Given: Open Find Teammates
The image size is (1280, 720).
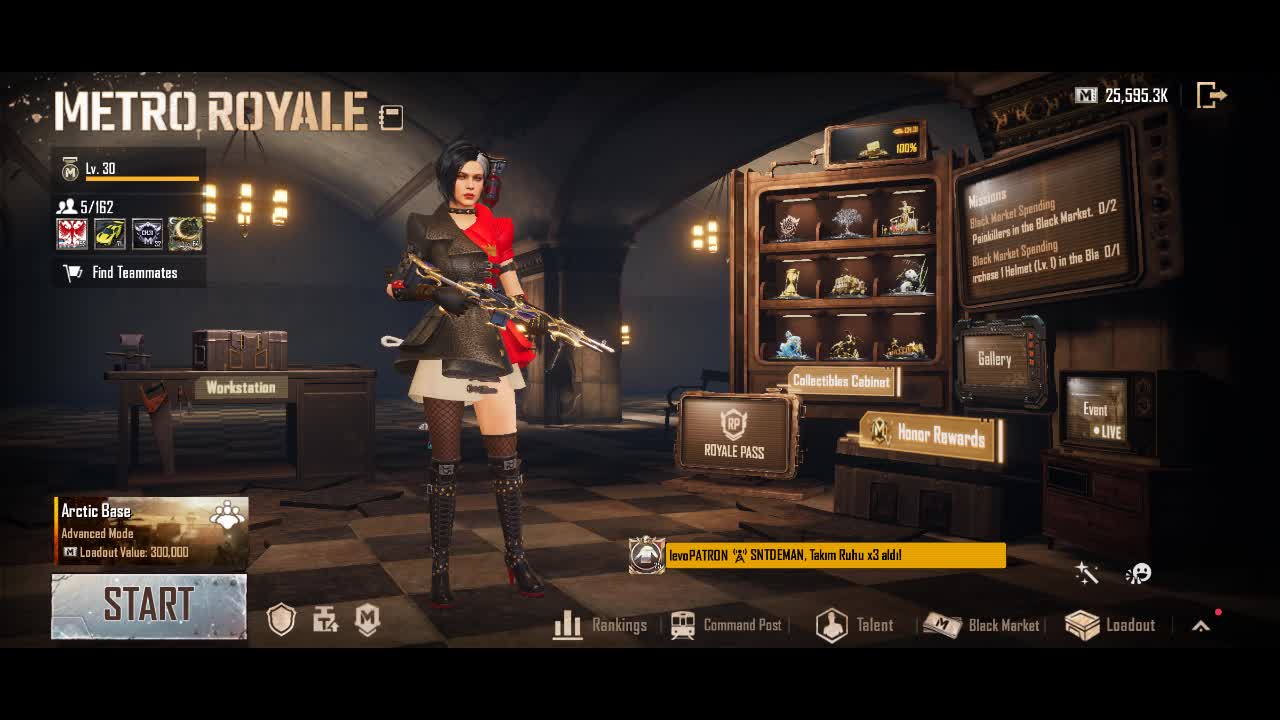Looking at the screenshot, I should (x=129, y=272).
